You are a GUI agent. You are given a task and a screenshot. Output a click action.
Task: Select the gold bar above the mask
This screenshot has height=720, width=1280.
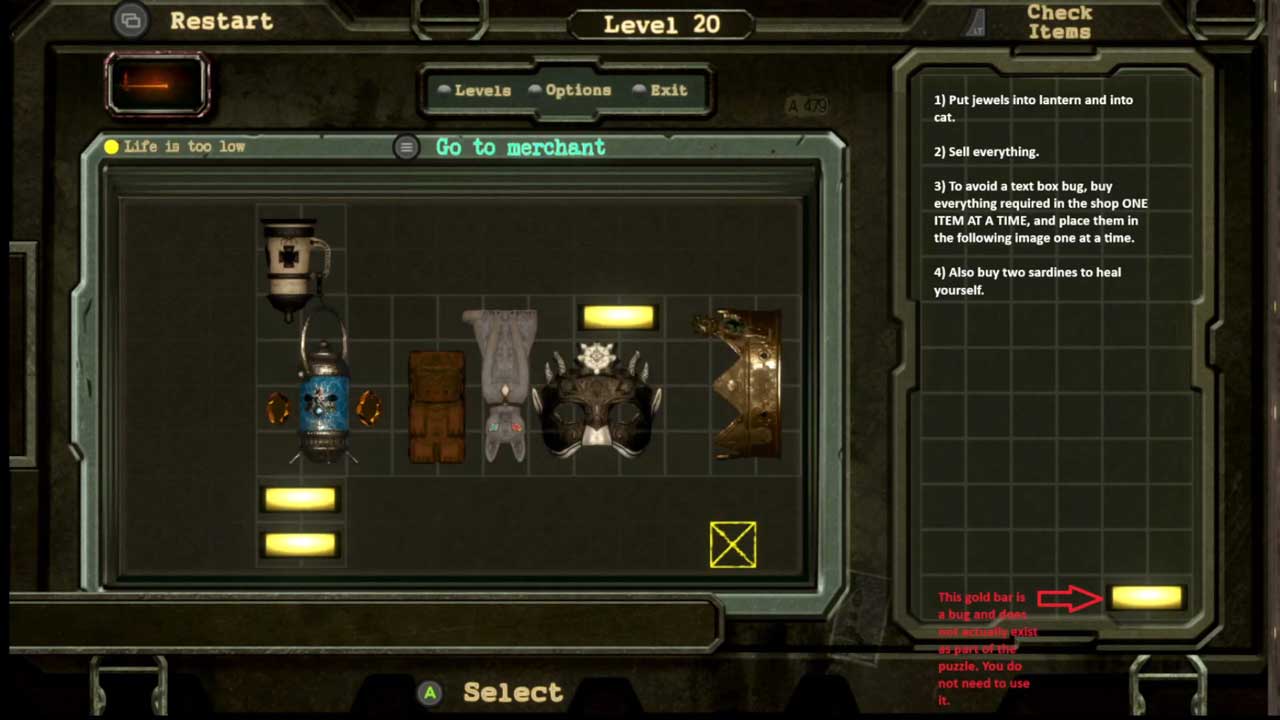click(x=618, y=317)
